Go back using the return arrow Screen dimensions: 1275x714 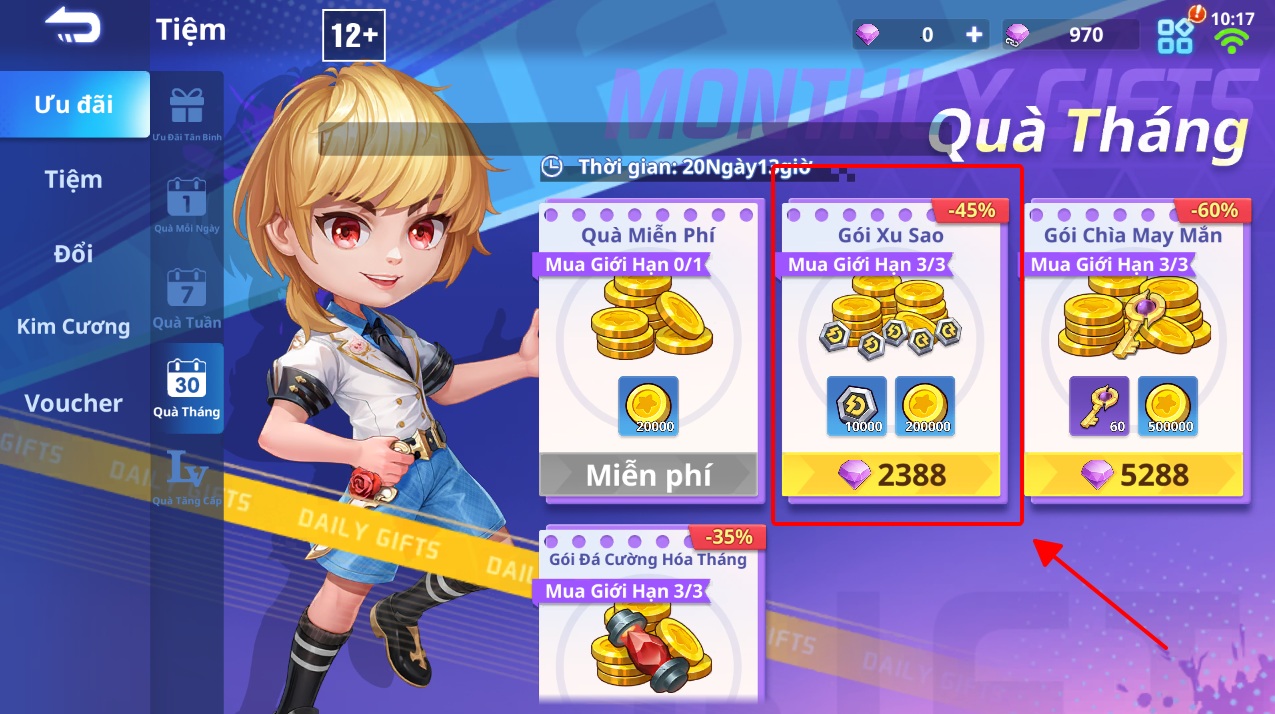pyautogui.click(x=72, y=27)
